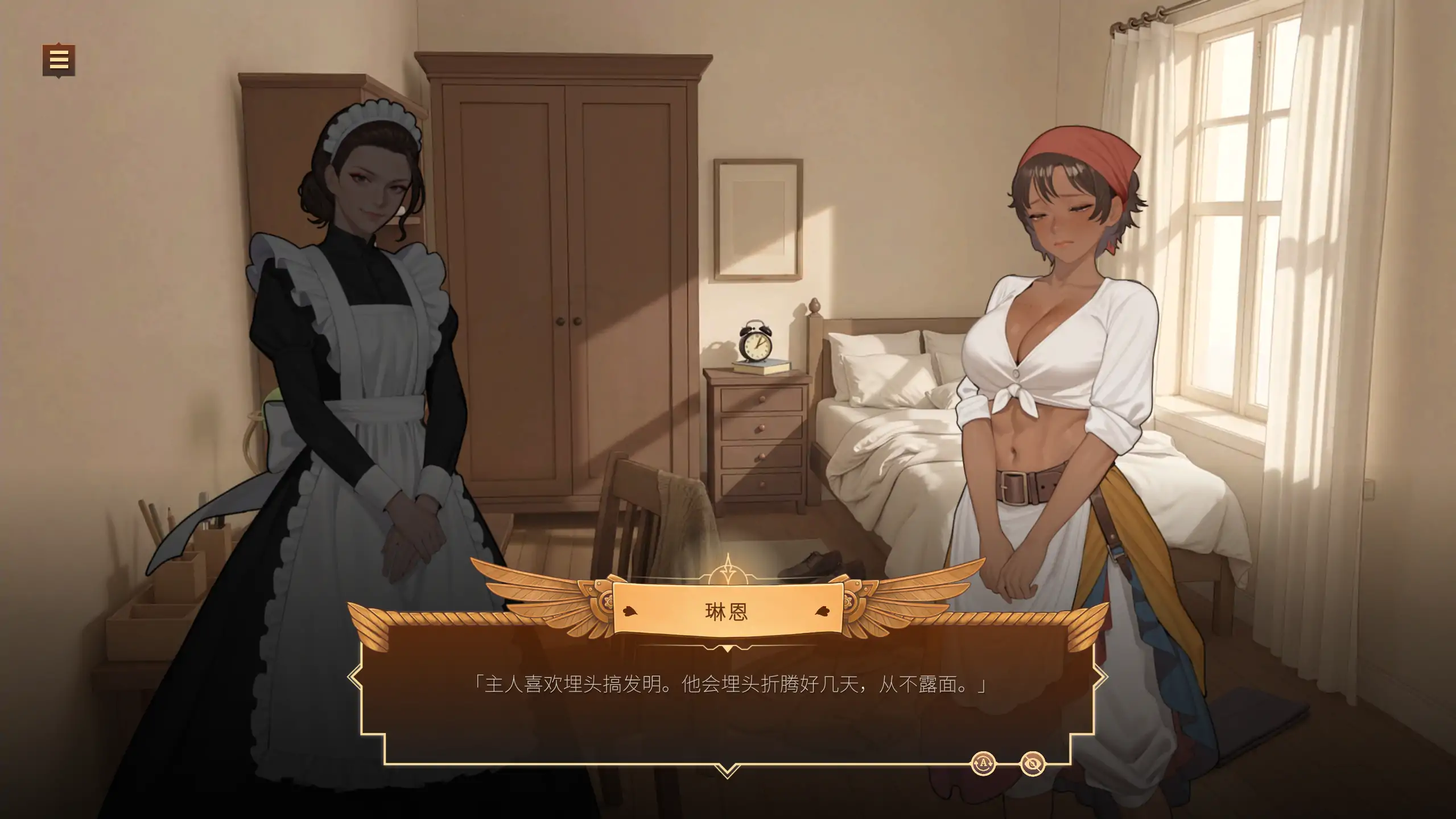Select the 琳恩 character nameplate

[727, 609]
